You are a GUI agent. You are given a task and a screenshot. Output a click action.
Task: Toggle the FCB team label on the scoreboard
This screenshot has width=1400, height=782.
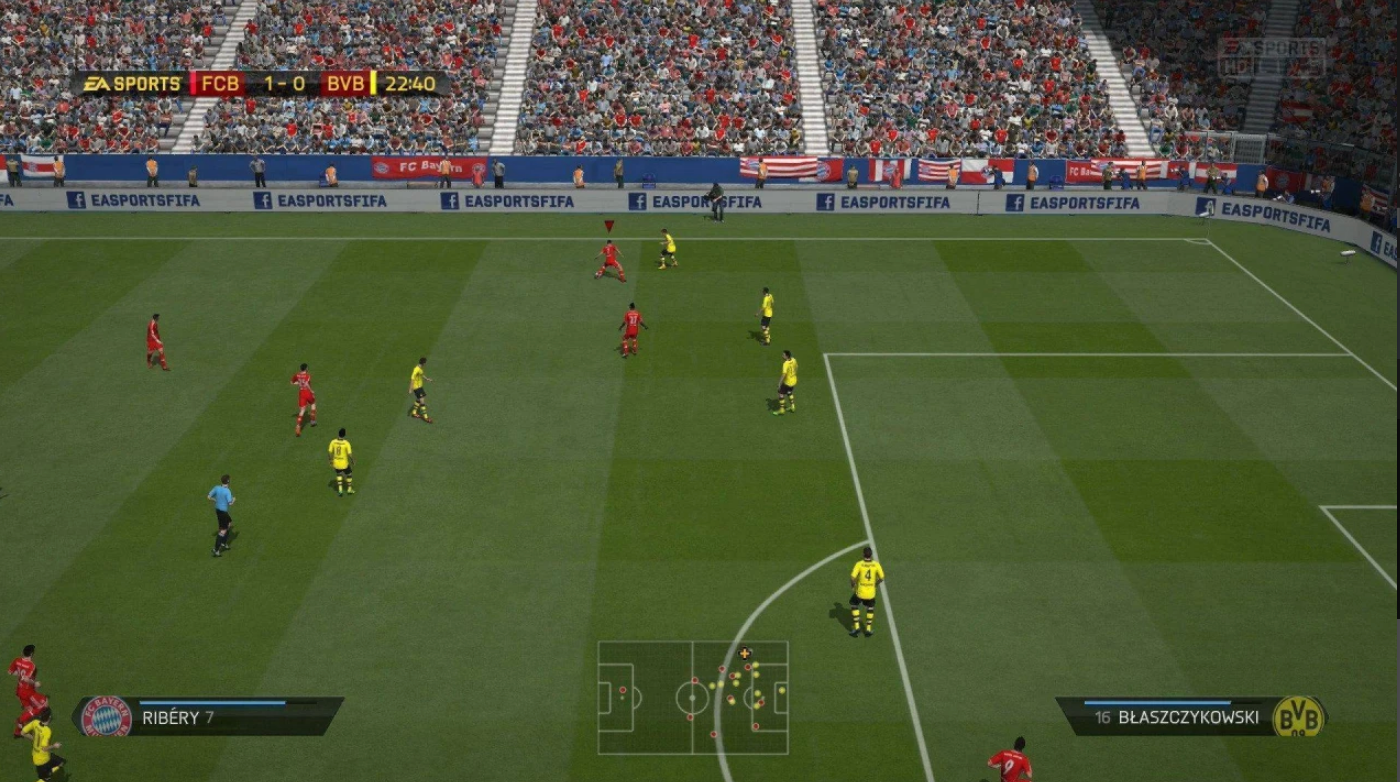[219, 83]
